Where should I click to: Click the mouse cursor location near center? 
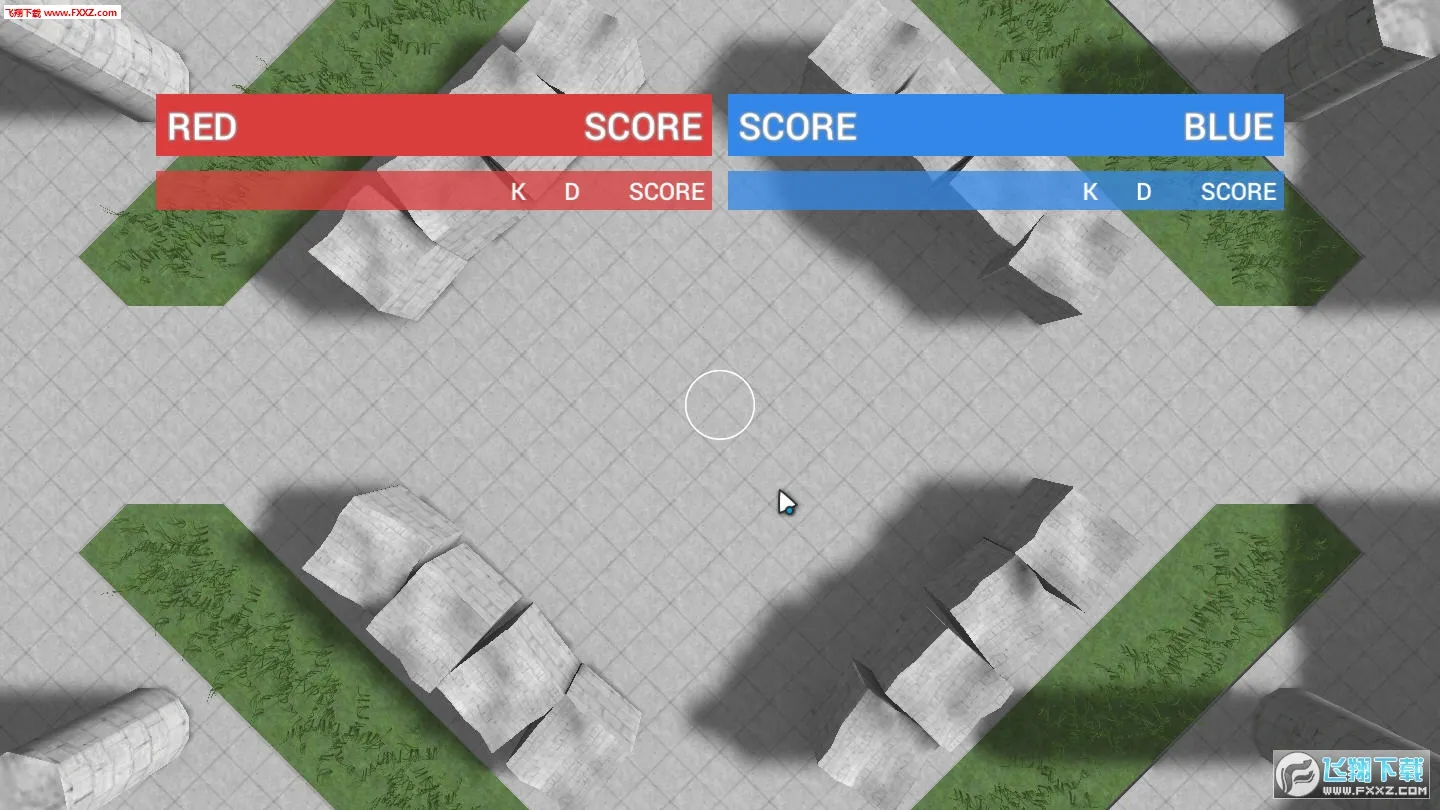pos(785,502)
